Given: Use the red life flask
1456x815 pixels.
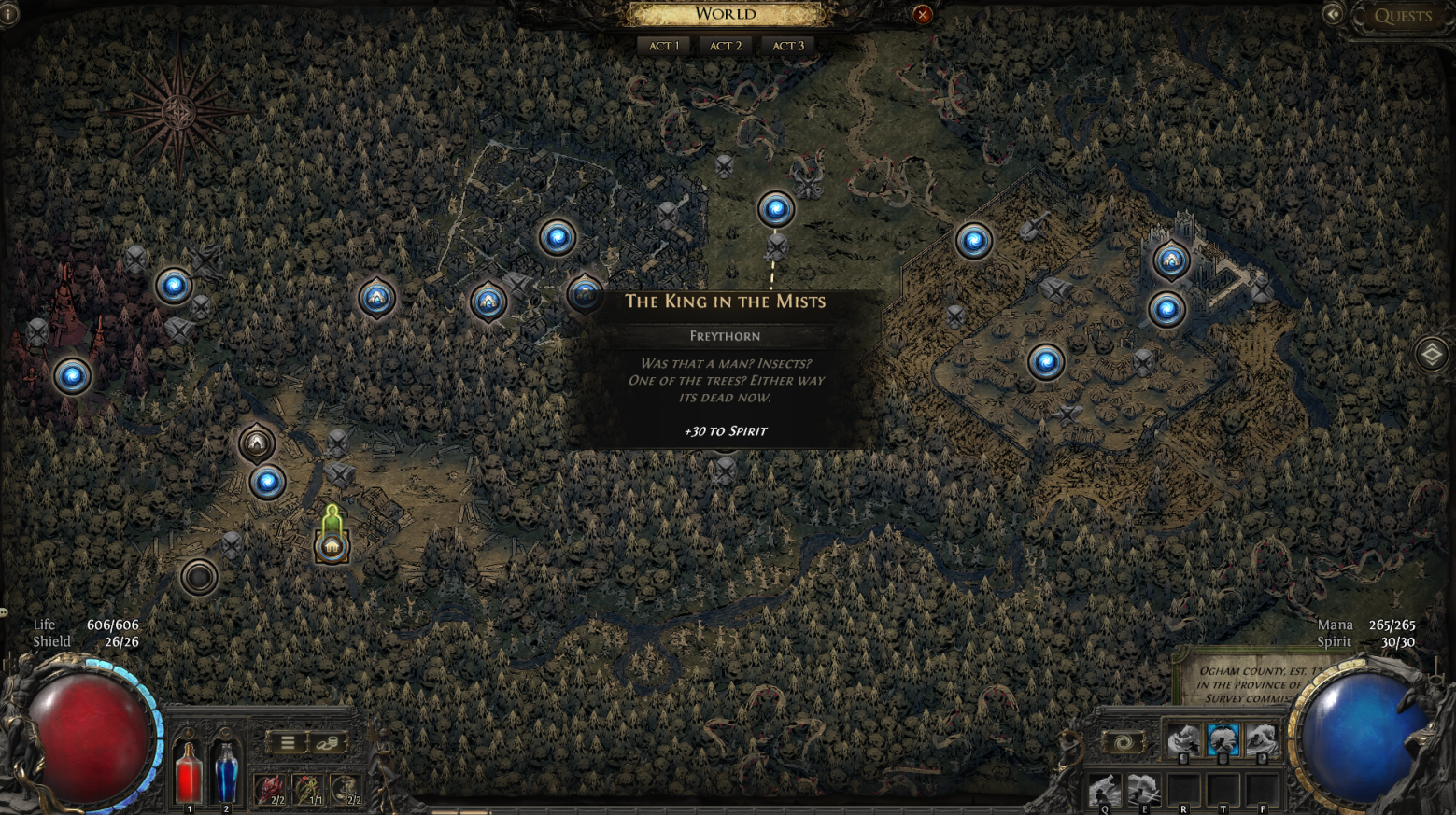Looking at the screenshot, I should click(x=189, y=773).
